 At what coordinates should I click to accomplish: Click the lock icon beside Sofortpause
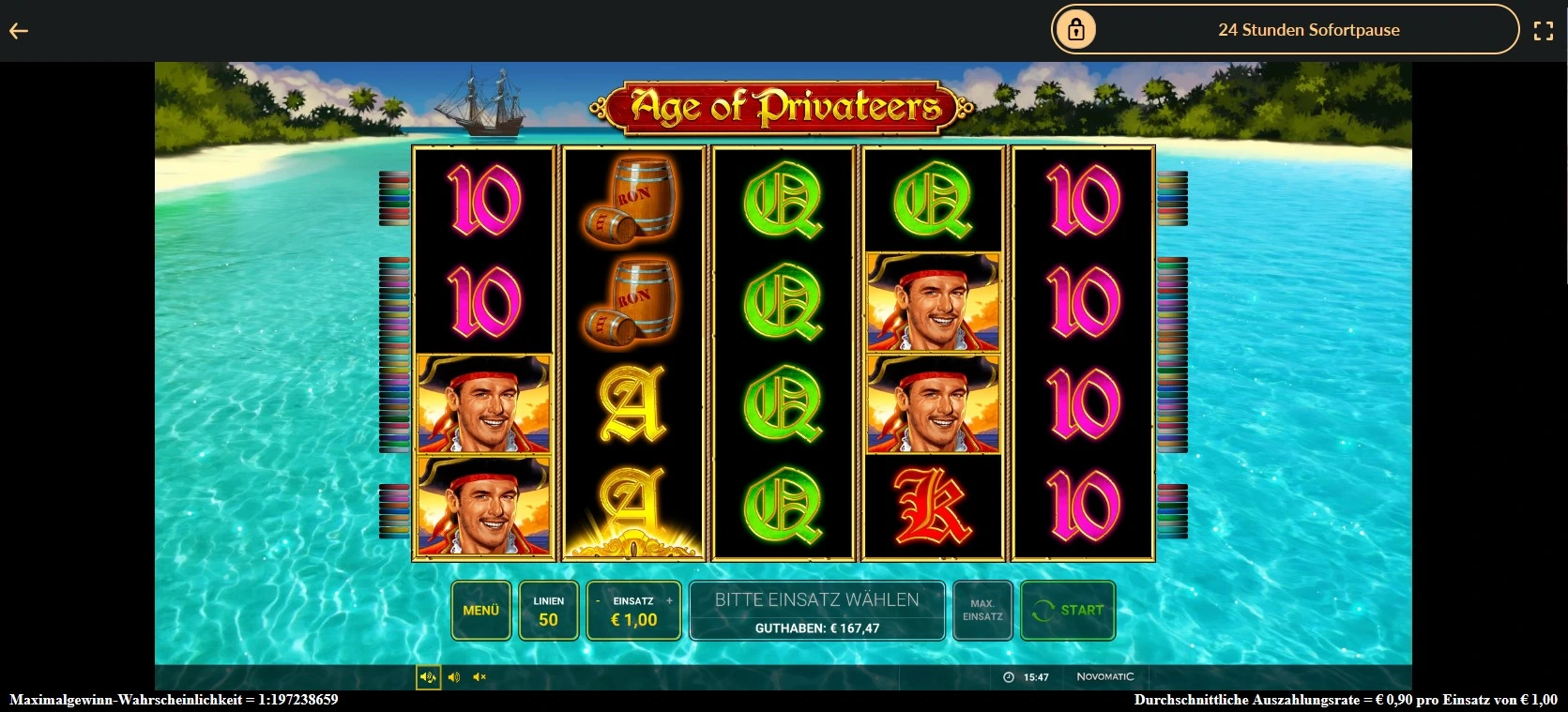click(1075, 29)
